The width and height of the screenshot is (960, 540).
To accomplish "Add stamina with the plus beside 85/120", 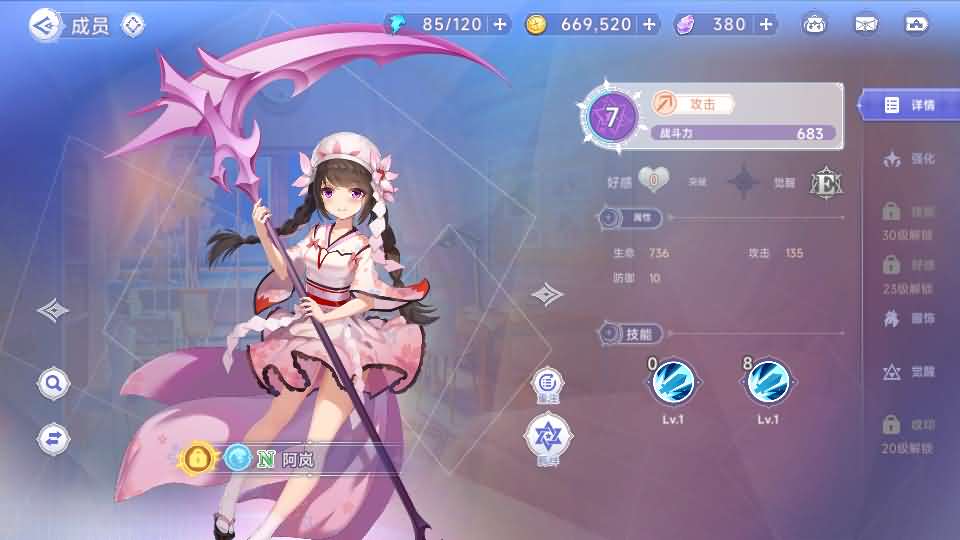I will tap(500, 24).
